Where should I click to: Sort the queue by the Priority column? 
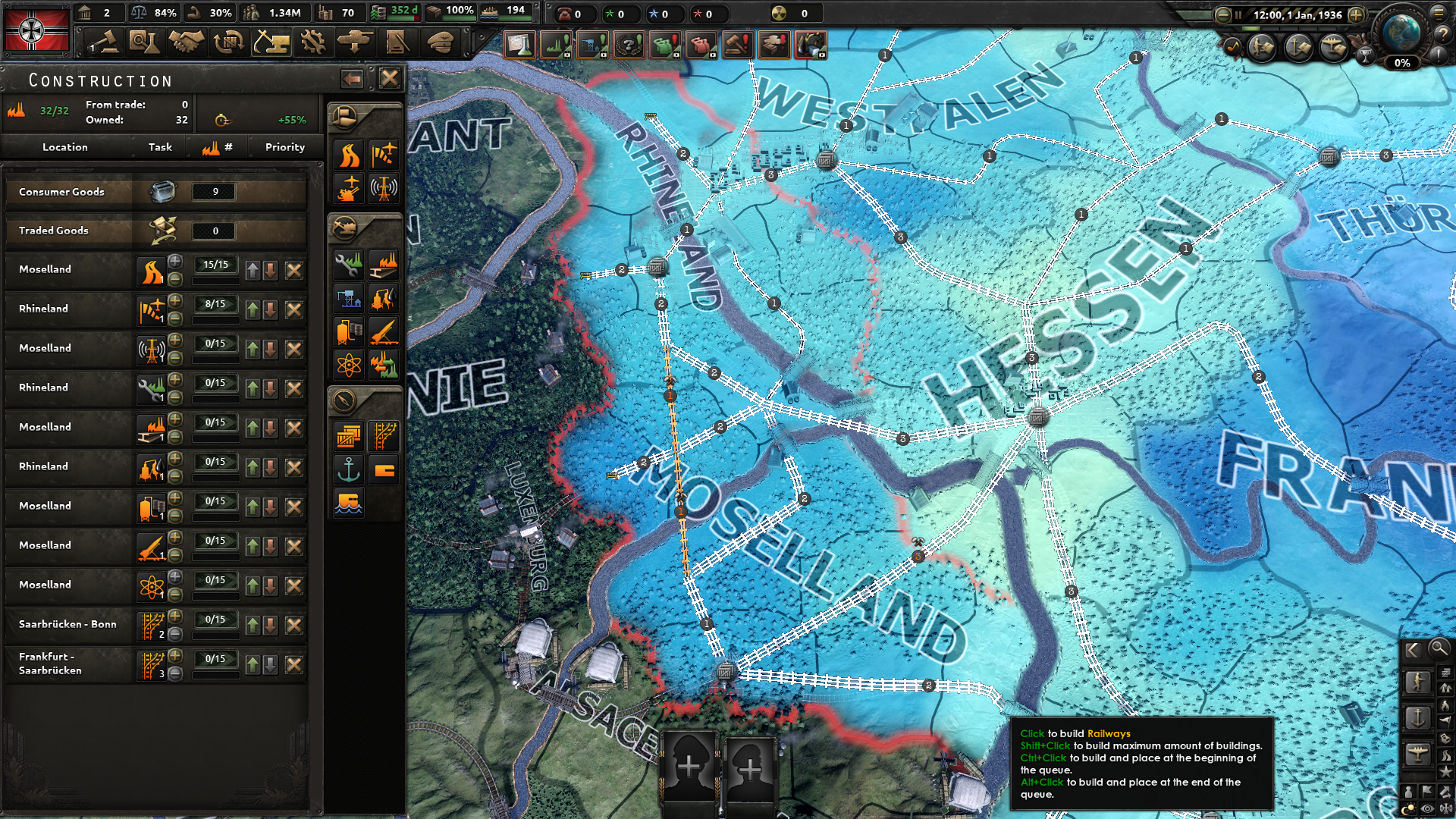point(284,147)
